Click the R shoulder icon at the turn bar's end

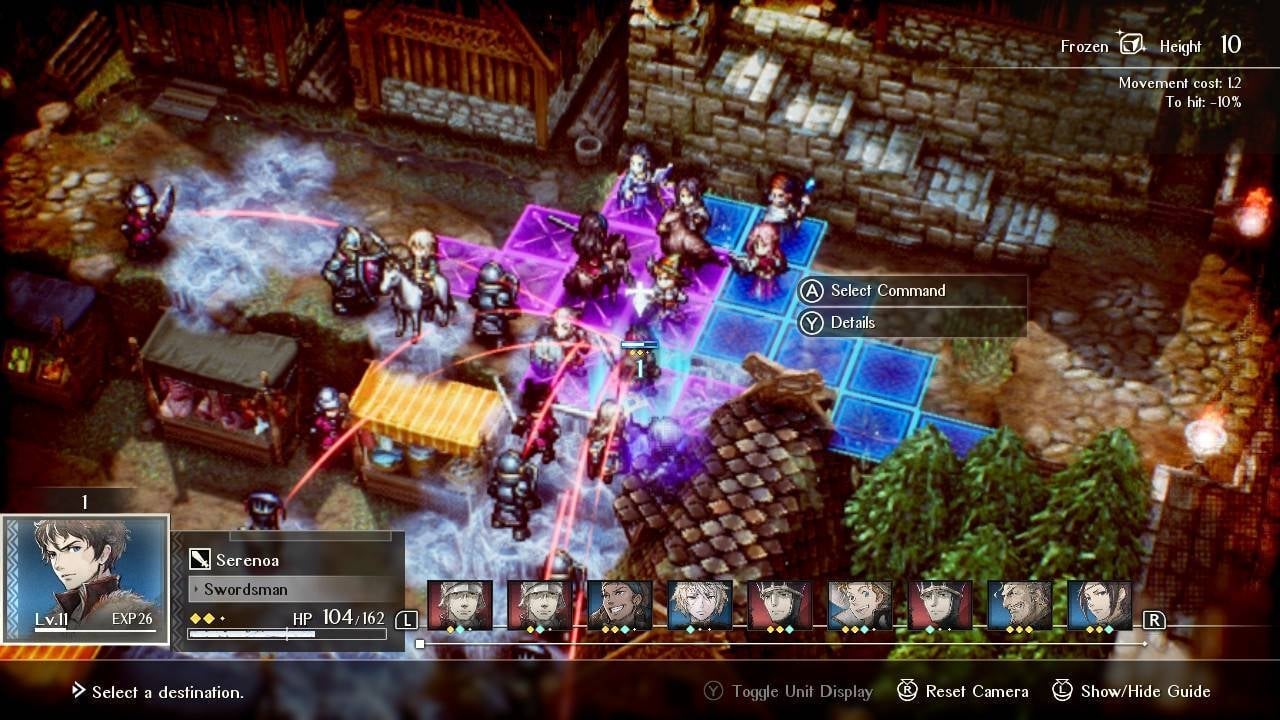click(1155, 617)
